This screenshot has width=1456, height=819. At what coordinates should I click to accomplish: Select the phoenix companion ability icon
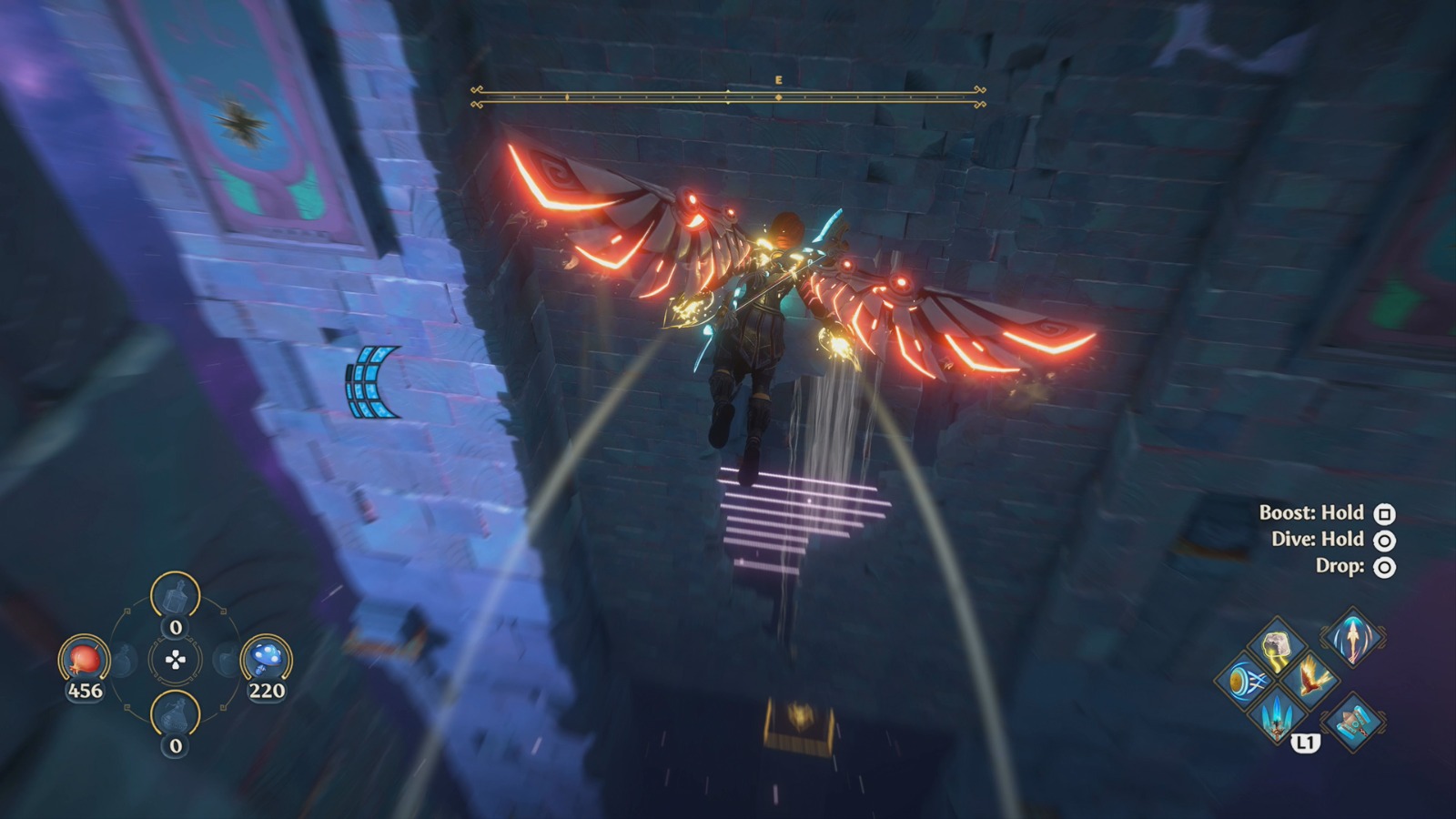click(1310, 681)
